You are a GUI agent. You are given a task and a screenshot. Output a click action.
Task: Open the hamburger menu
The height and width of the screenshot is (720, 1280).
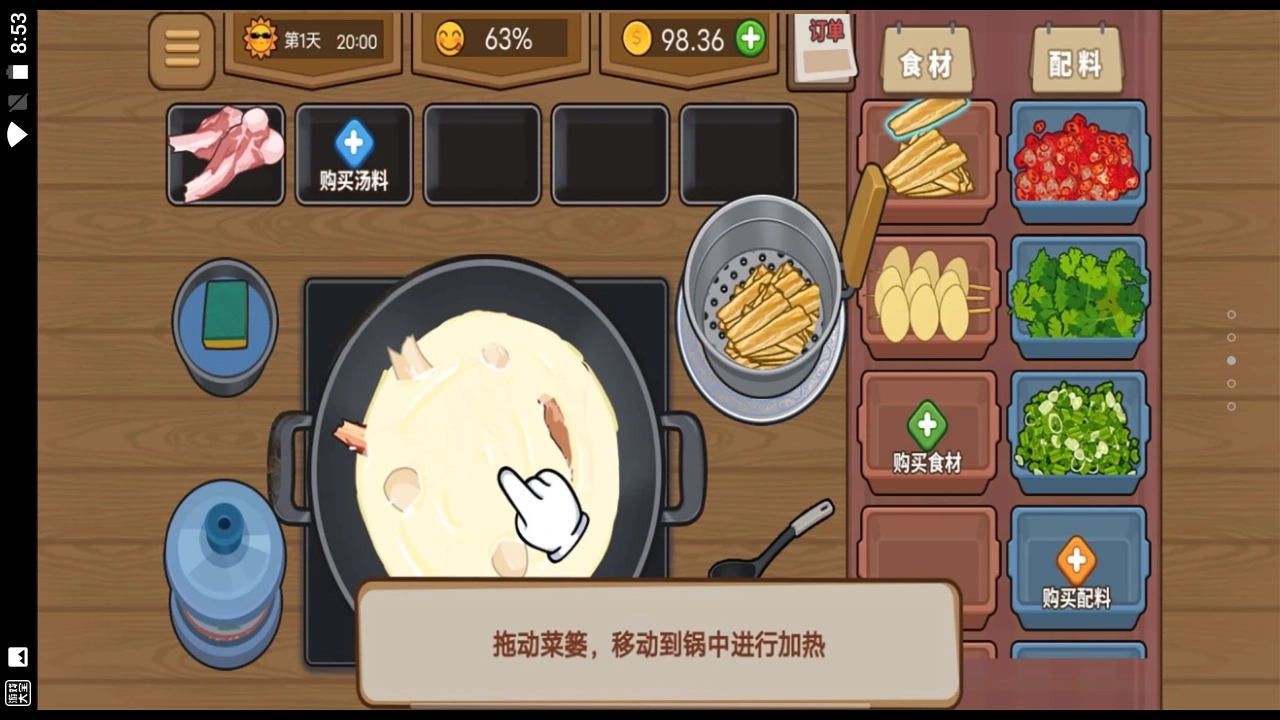coord(181,49)
